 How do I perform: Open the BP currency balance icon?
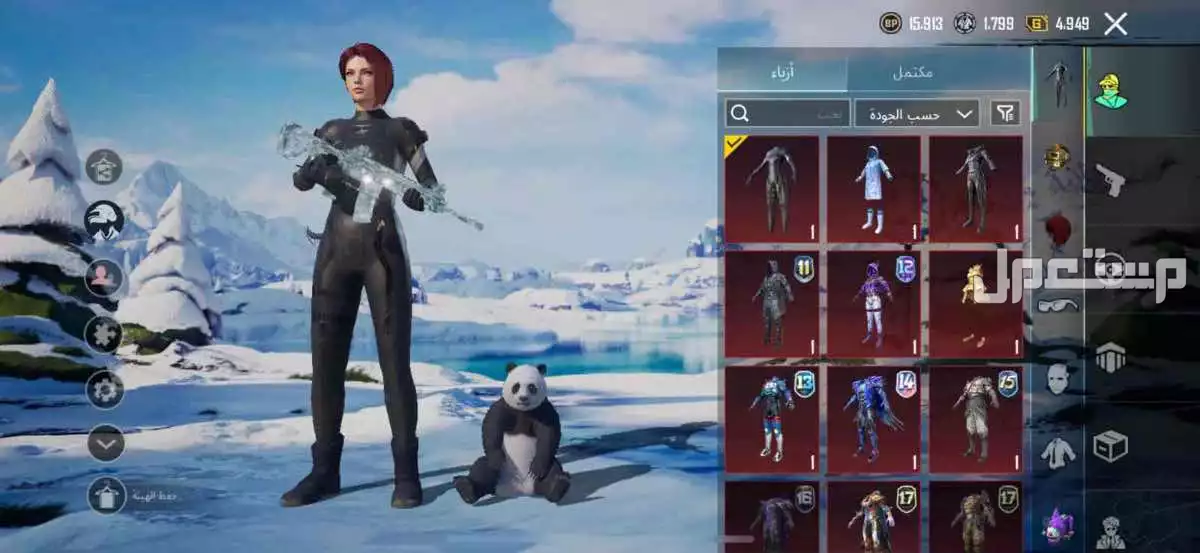(889, 23)
